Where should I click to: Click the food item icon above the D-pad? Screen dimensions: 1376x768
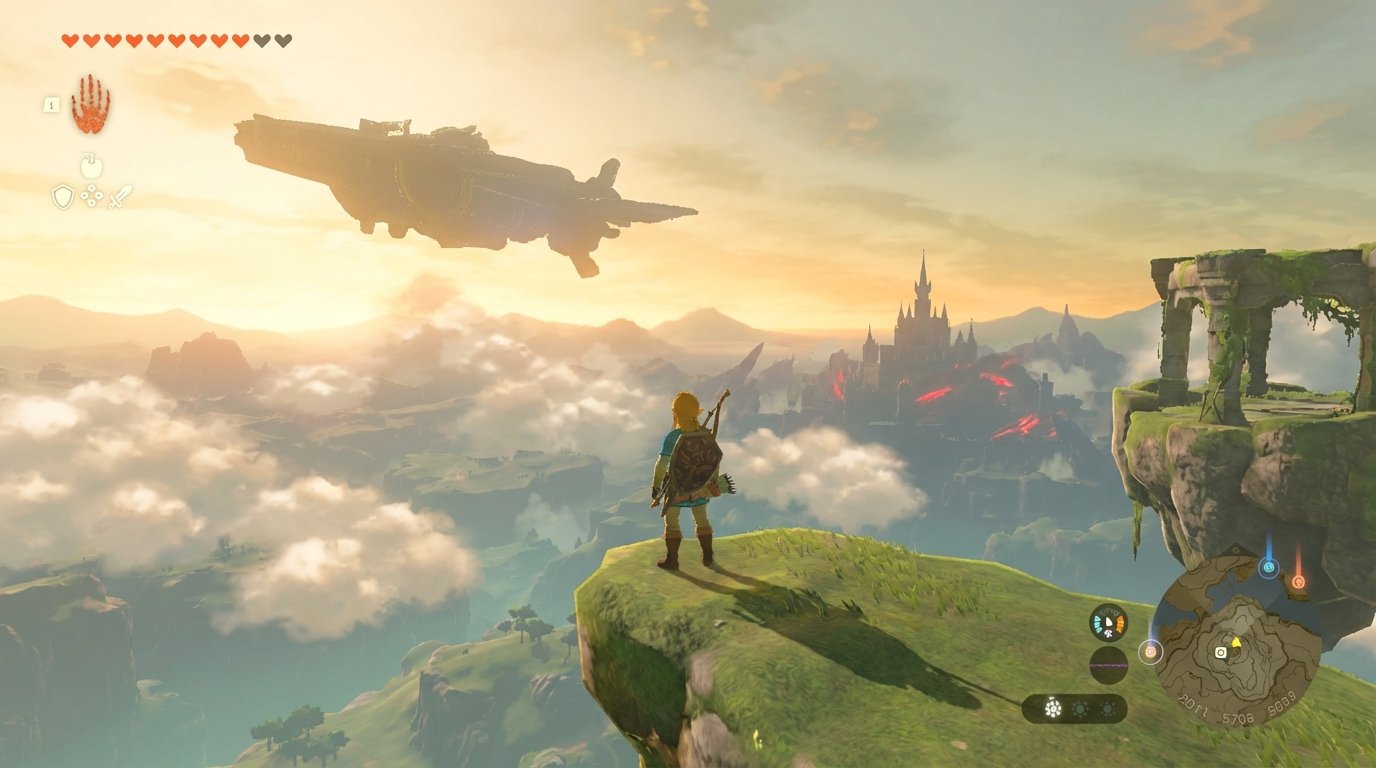92,165
